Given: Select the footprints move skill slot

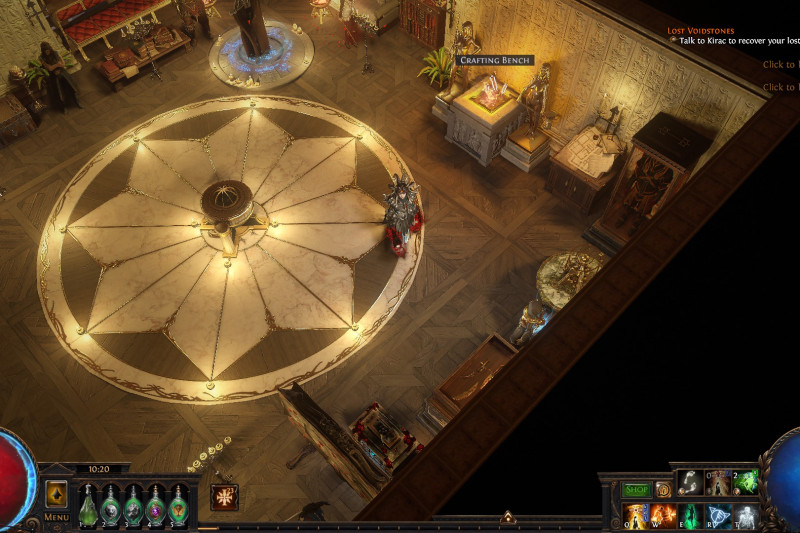Looking at the screenshot, I should 691,482.
